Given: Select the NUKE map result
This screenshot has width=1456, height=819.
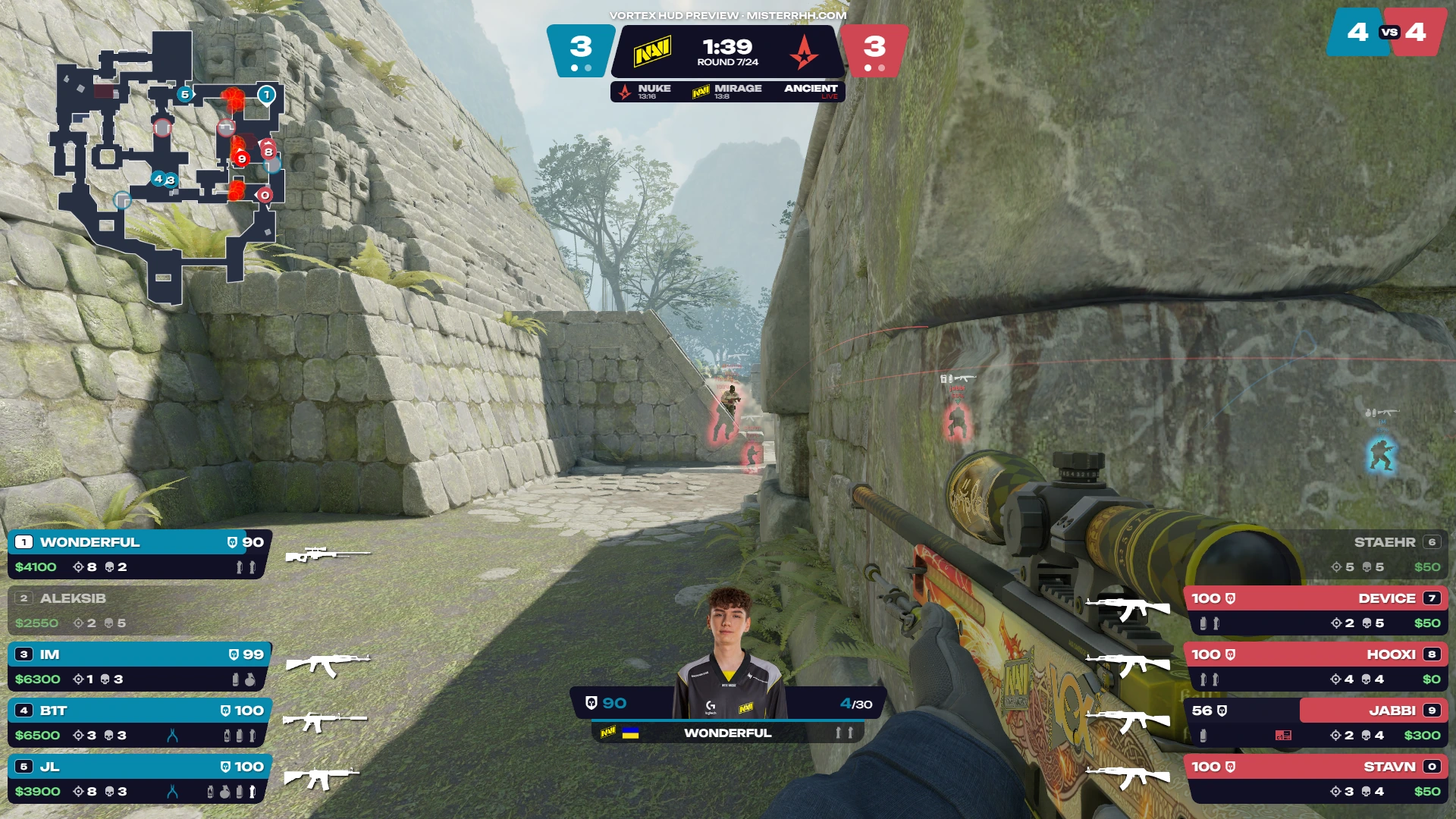Looking at the screenshot, I should click(647, 92).
